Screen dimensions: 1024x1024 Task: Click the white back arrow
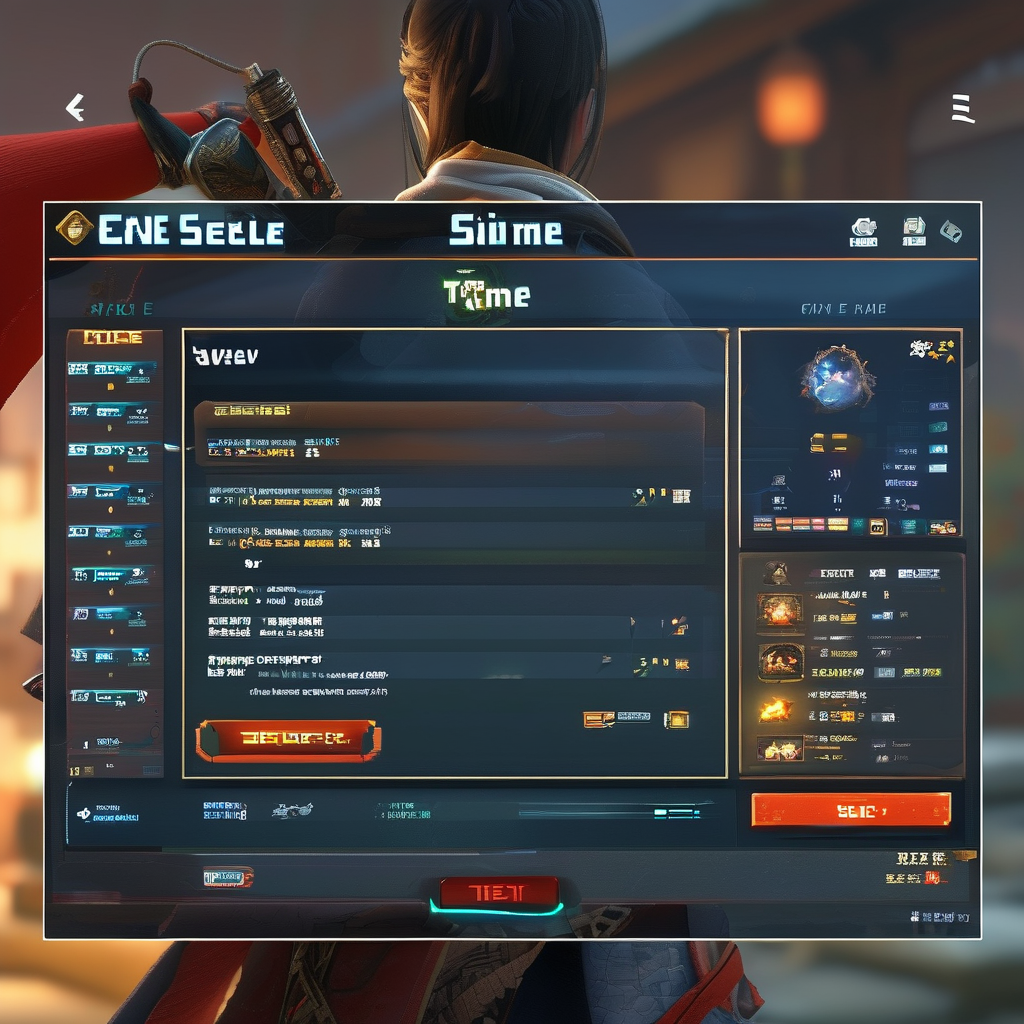[75, 107]
